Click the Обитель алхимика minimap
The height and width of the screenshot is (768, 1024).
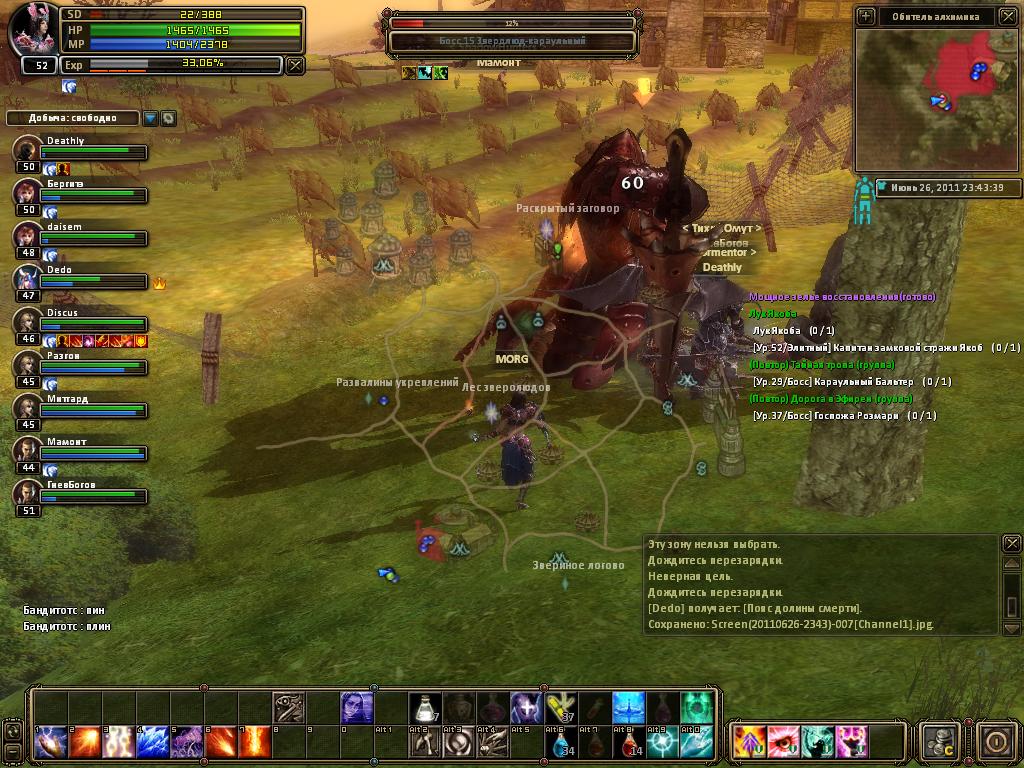(936, 98)
